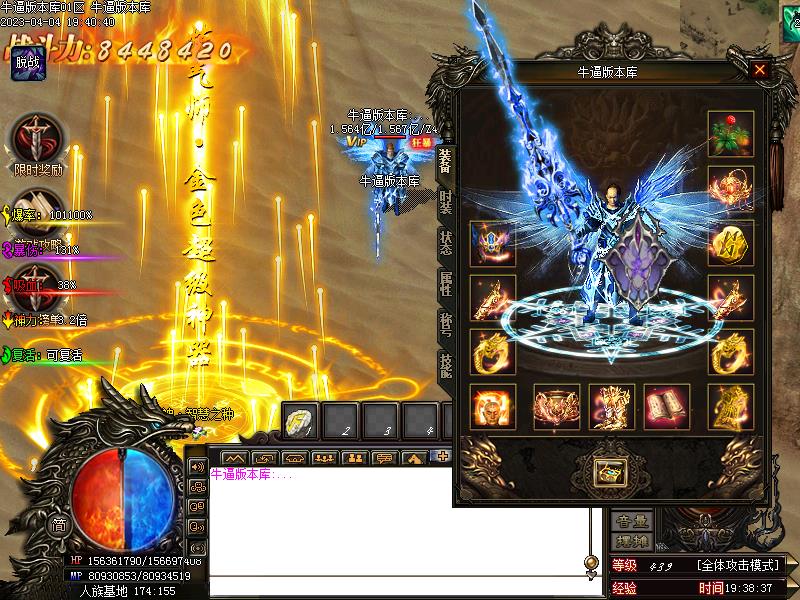Click the 简 button on dragon orb
800x600 pixels.
tap(60, 526)
